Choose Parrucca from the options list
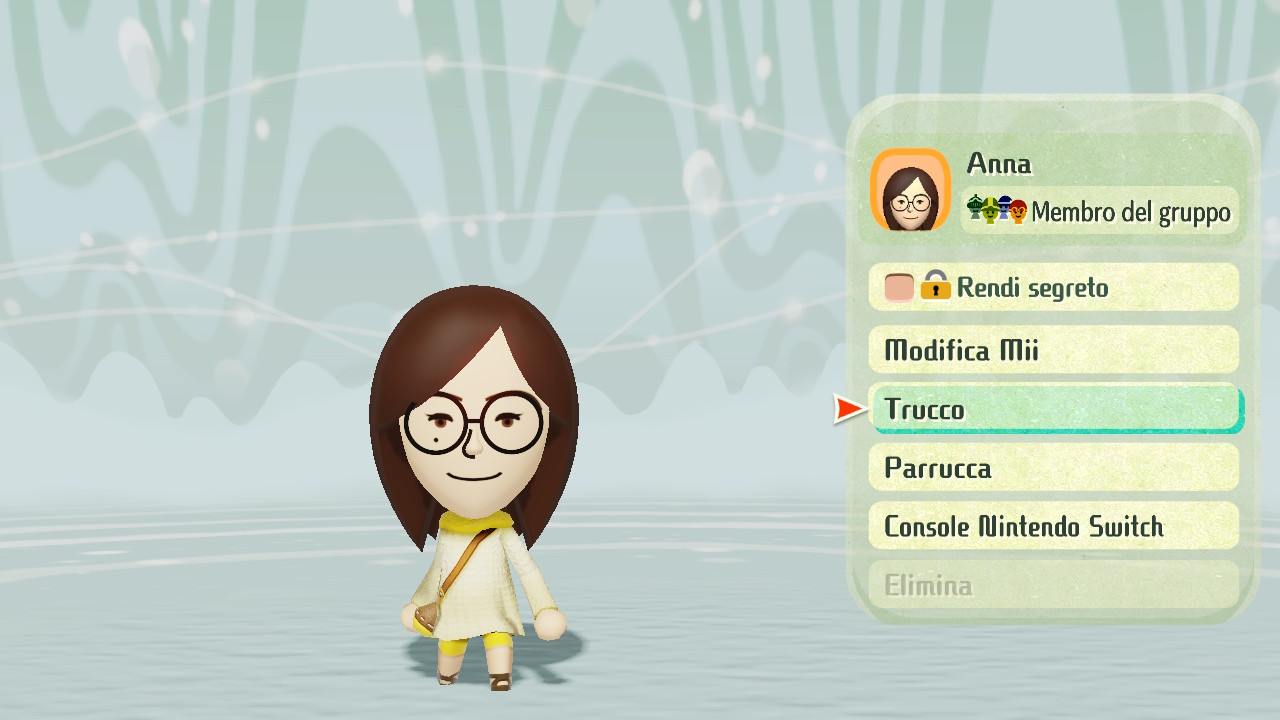The height and width of the screenshot is (720, 1280). [x=1054, y=467]
